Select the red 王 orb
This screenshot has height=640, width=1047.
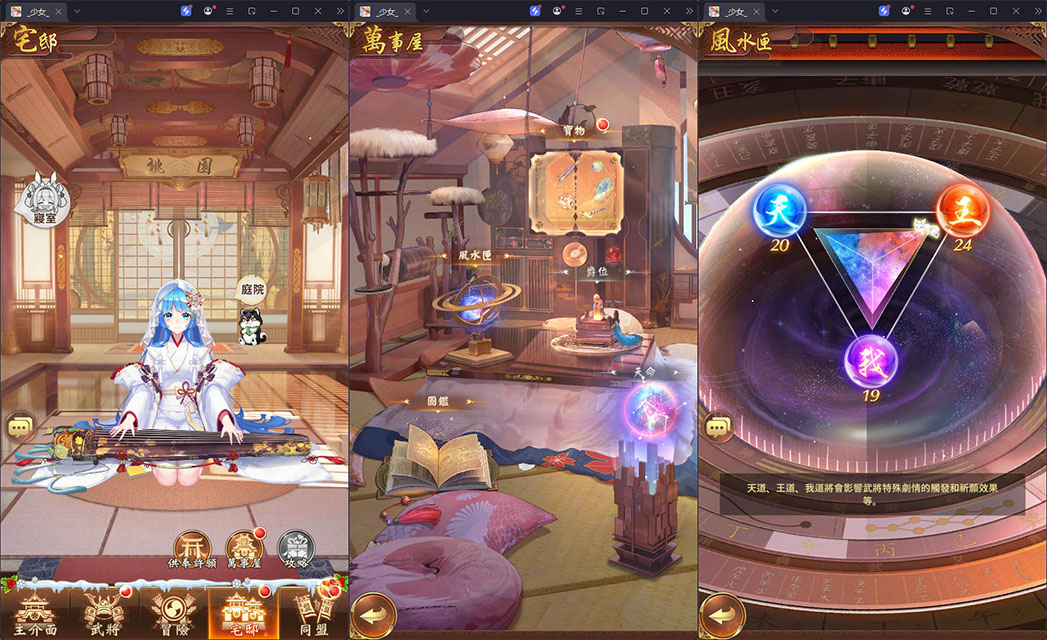click(x=962, y=211)
